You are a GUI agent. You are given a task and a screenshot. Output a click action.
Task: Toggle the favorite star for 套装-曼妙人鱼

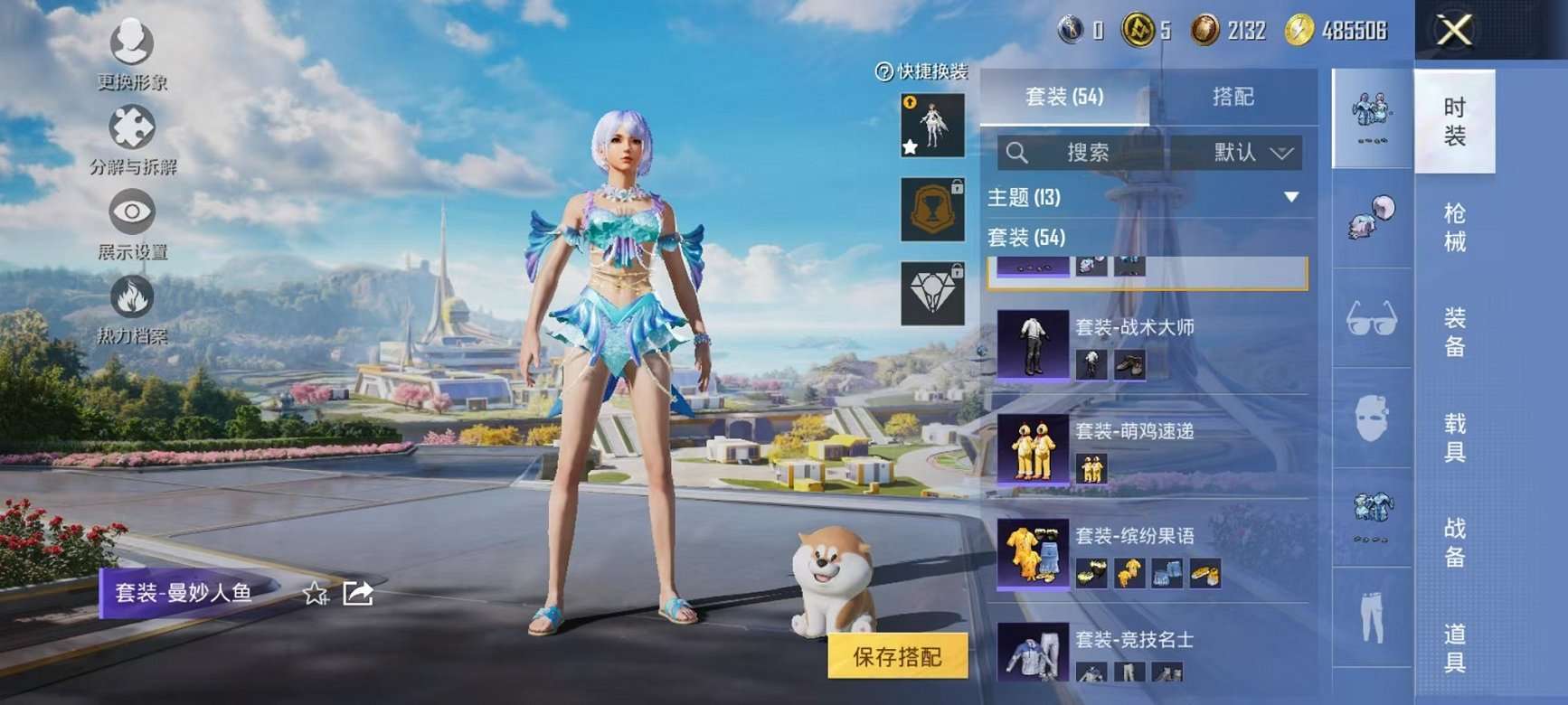pos(314,593)
